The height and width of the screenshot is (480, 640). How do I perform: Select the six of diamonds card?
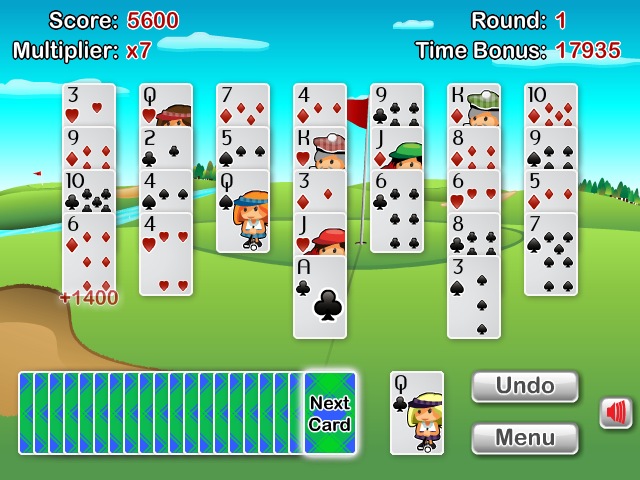pyautogui.click(x=89, y=254)
